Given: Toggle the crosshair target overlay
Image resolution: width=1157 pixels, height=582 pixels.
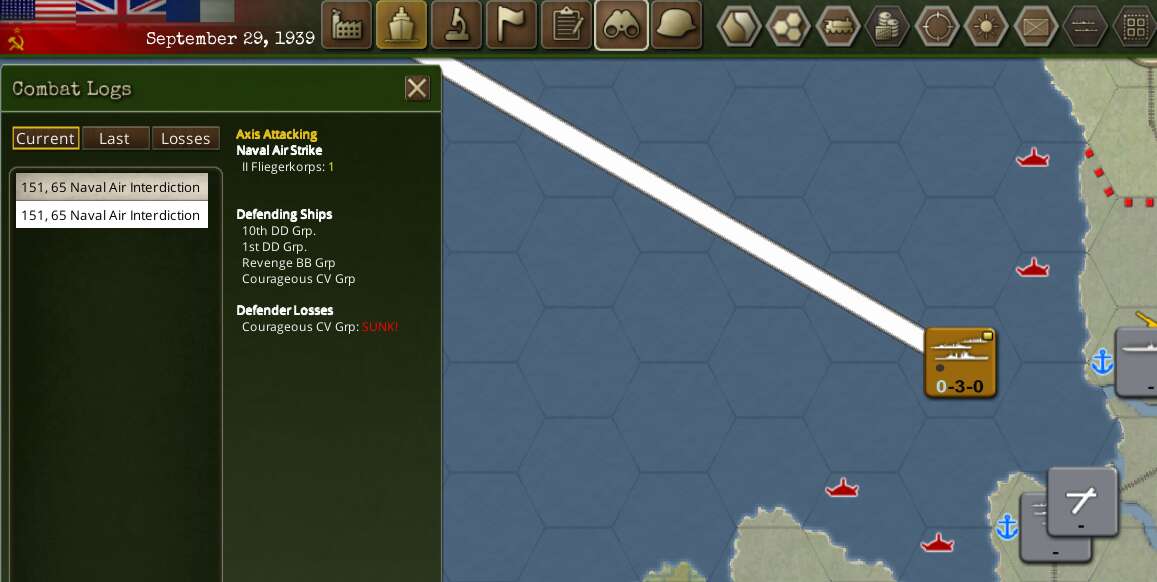Looking at the screenshot, I should [x=937, y=26].
